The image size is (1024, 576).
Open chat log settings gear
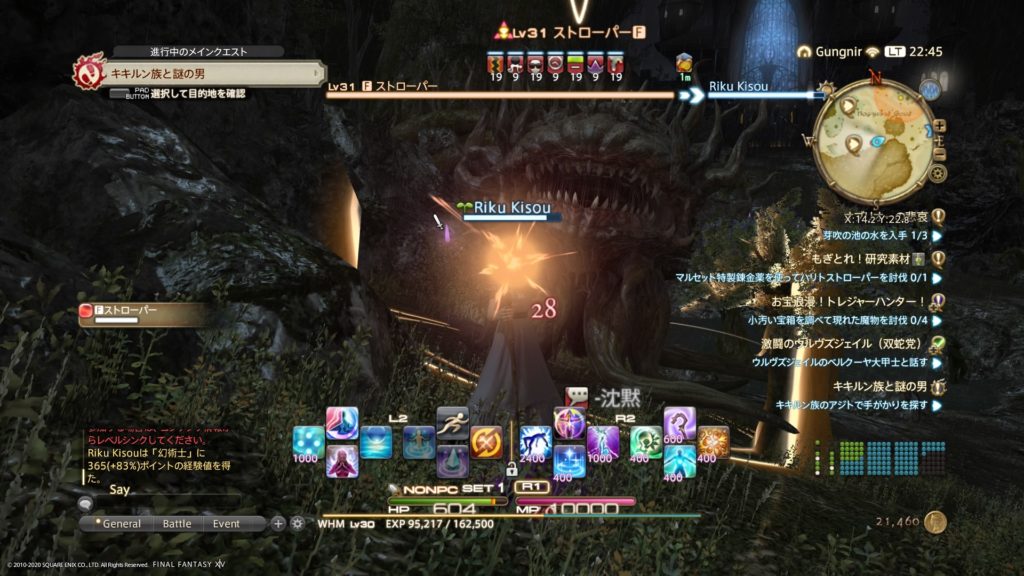pyautogui.click(x=297, y=523)
